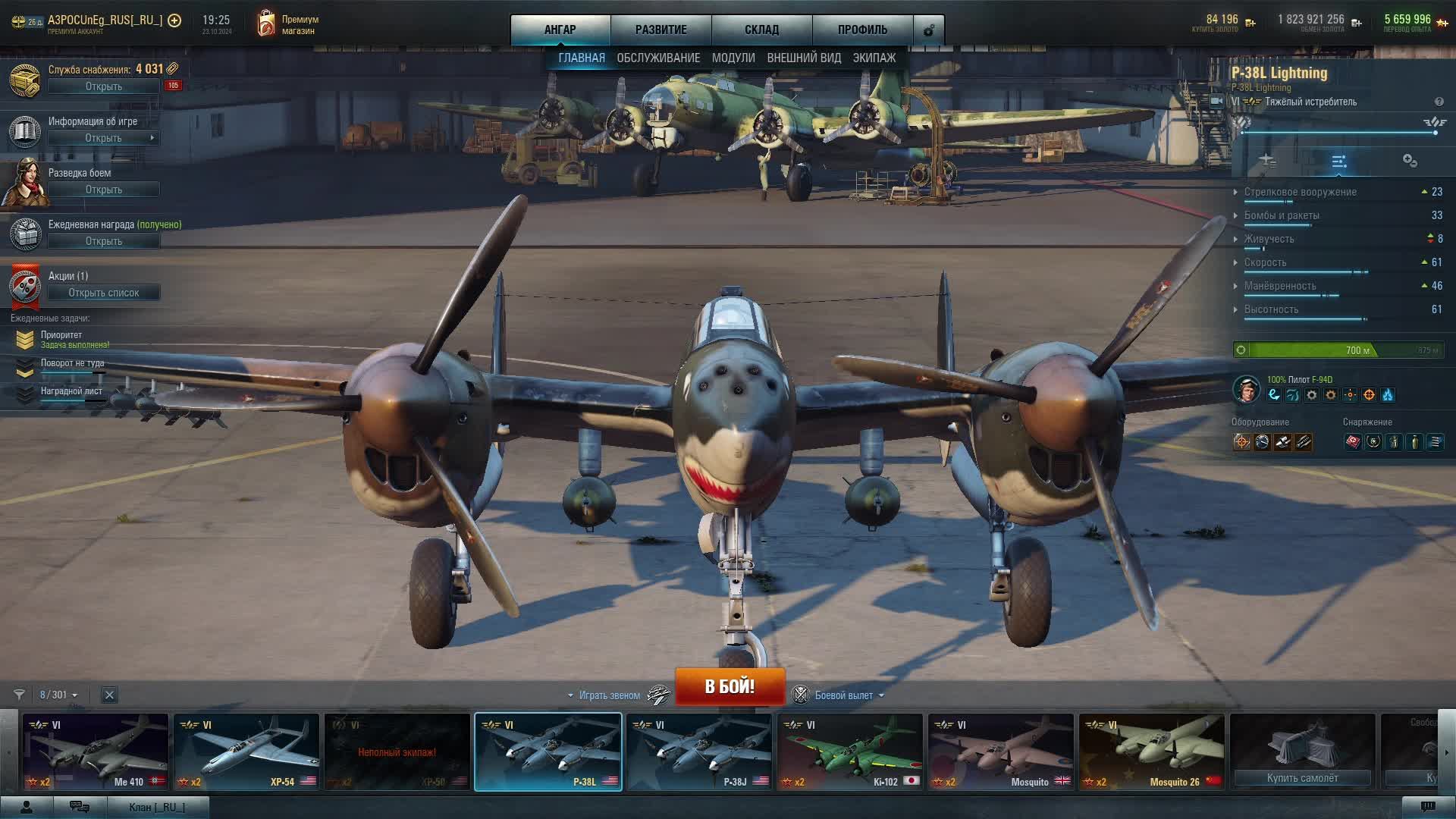
Task: Open the Разведка боем section
Action: (x=104, y=190)
